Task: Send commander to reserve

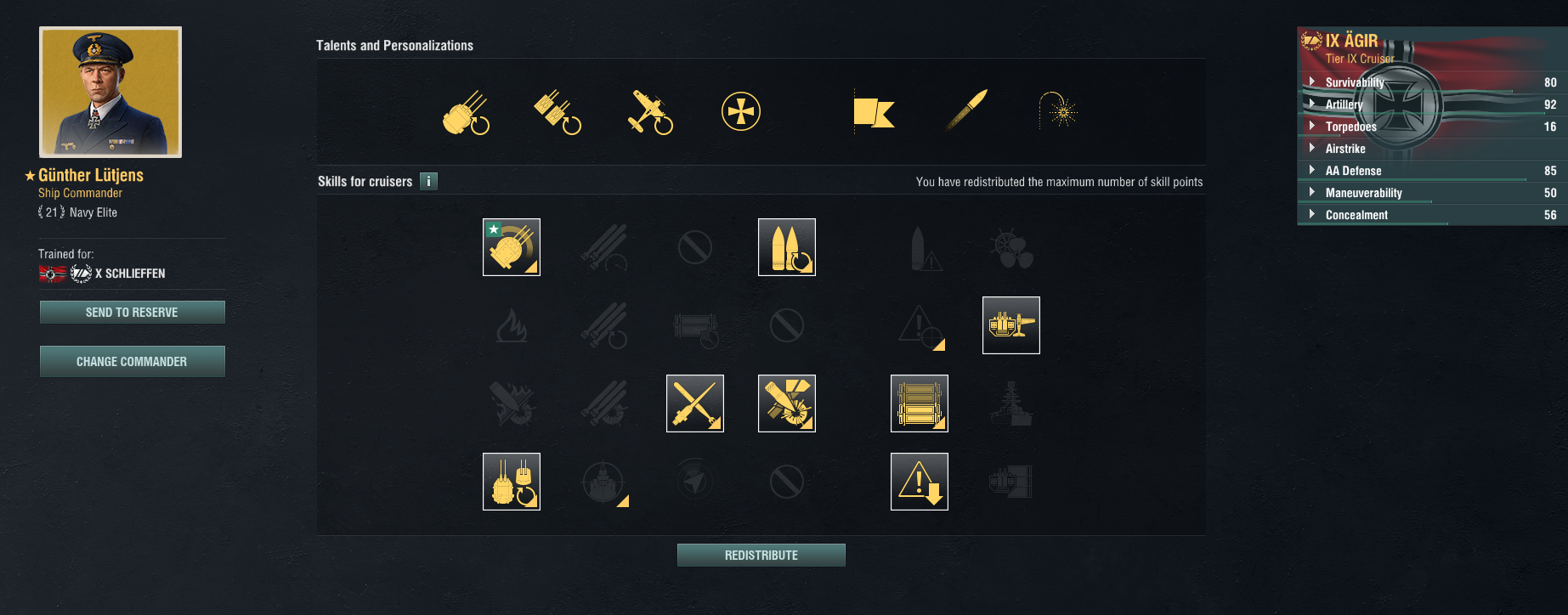Action: coord(132,313)
